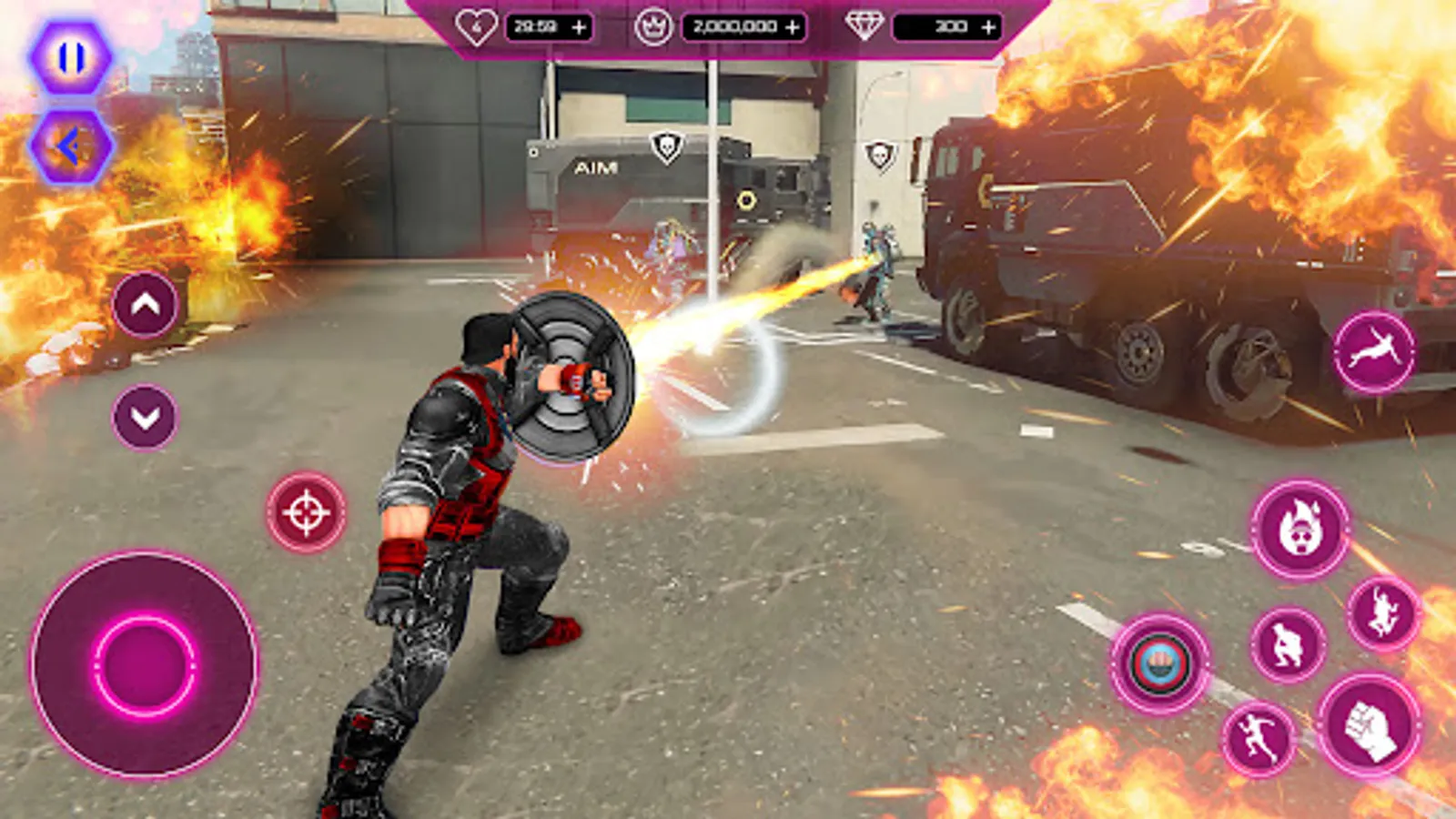
Task: Tap the up chevron button
Action: coord(146,305)
